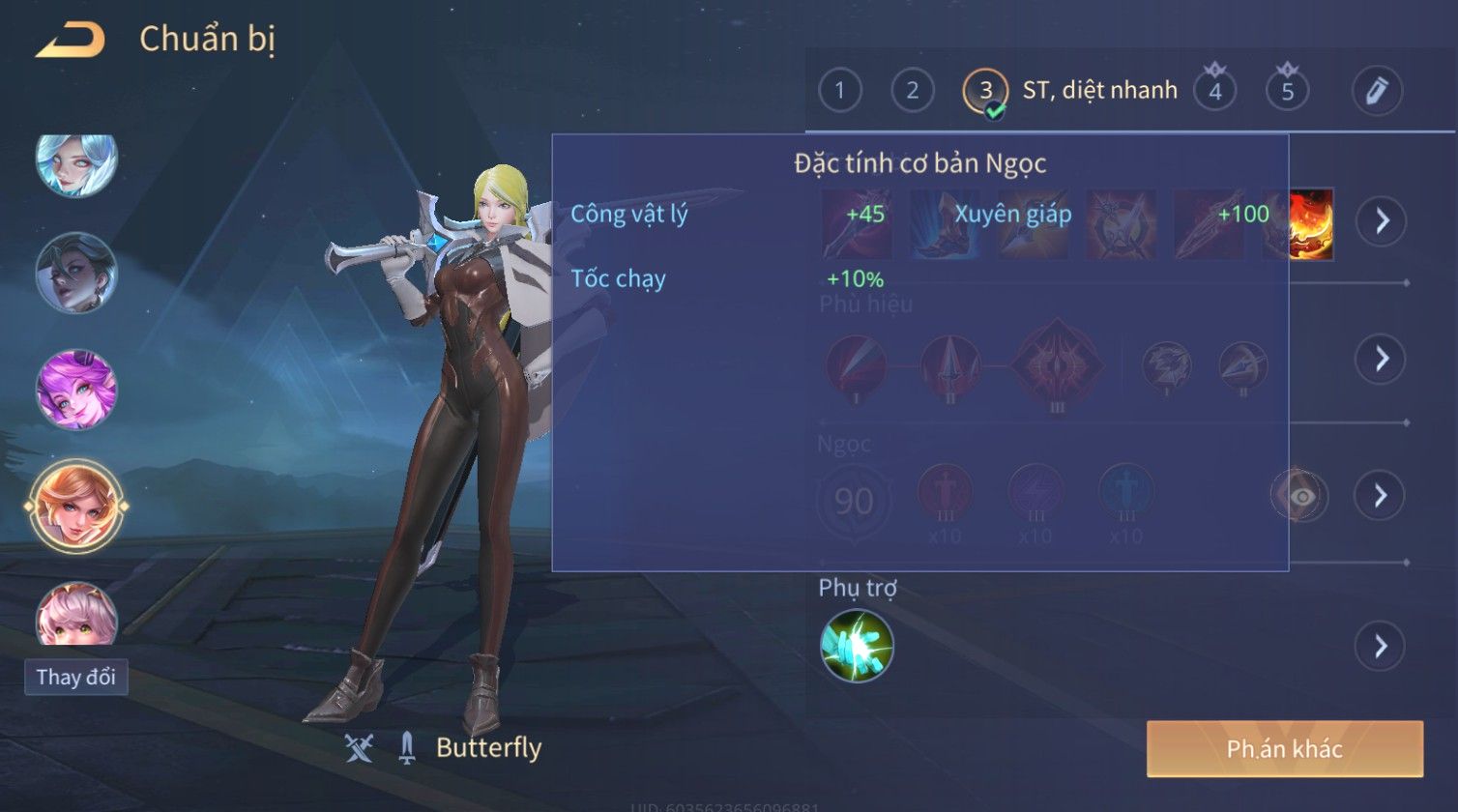Screen dimensions: 1458x812
Task: Select locked preset slot 5
Action: pyautogui.click(x=1287, y=91)
